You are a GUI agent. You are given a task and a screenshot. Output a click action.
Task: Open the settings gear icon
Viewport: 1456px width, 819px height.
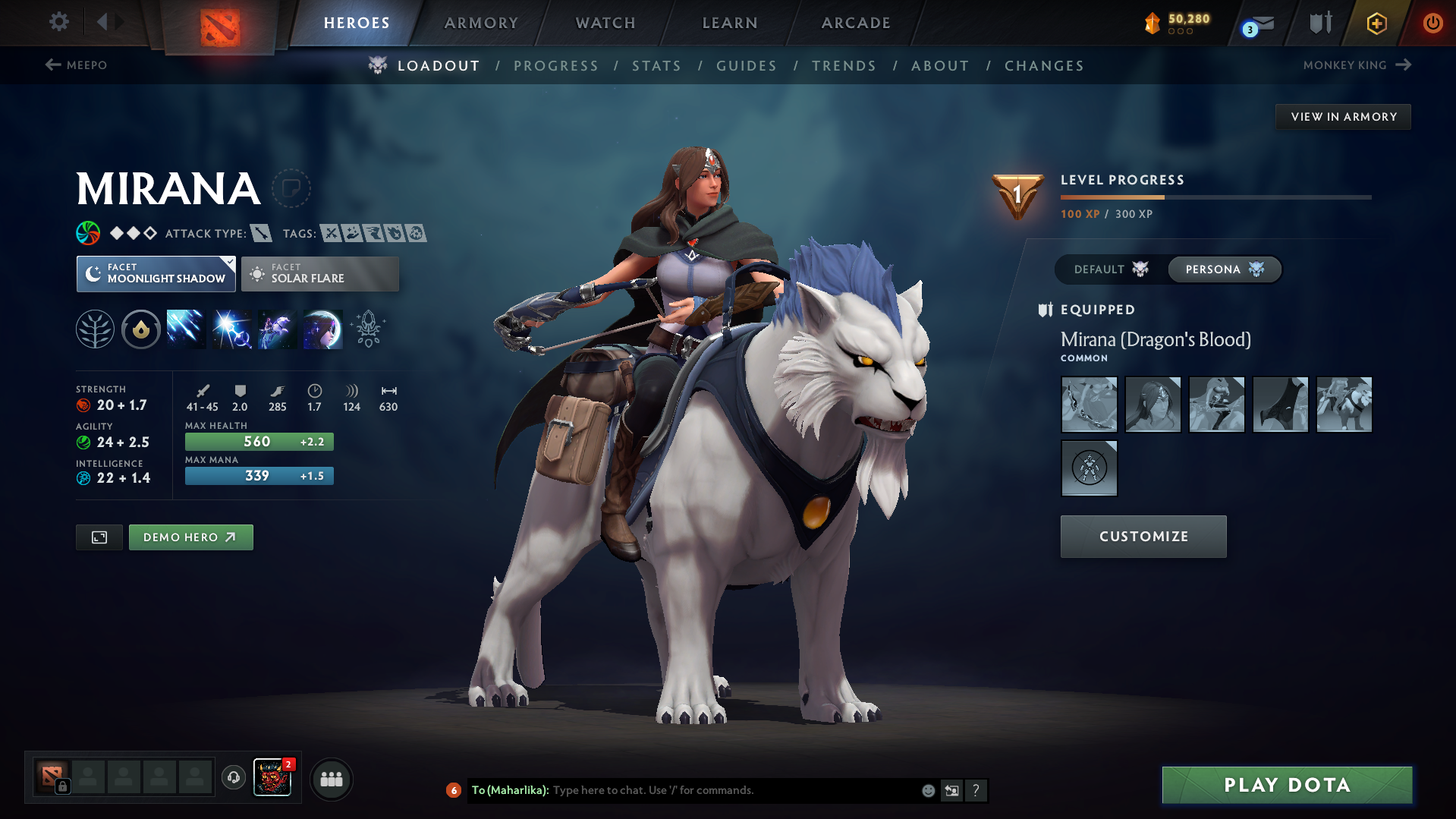coord(58,23)
